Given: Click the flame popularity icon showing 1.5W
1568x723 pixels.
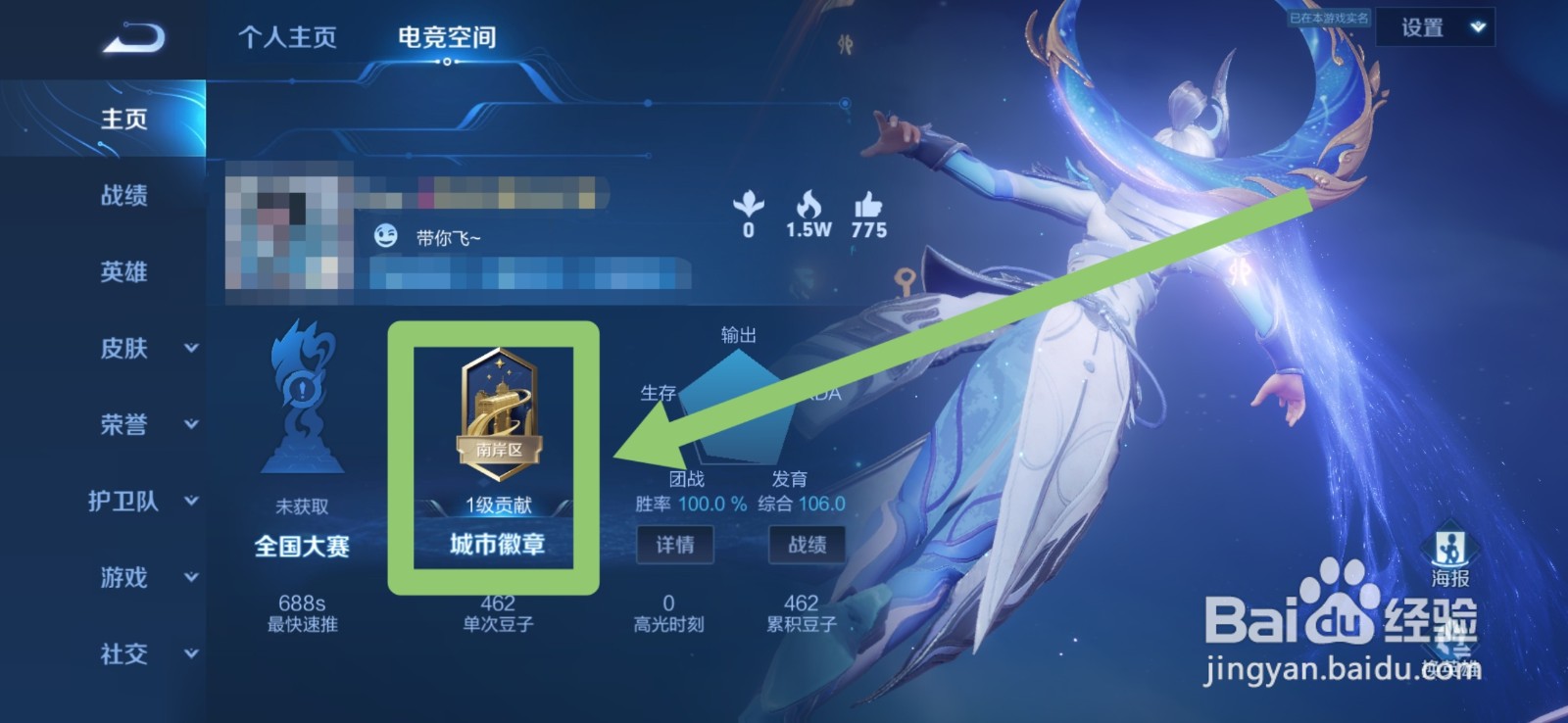Looking at the screenshot, I should point(809,206).
